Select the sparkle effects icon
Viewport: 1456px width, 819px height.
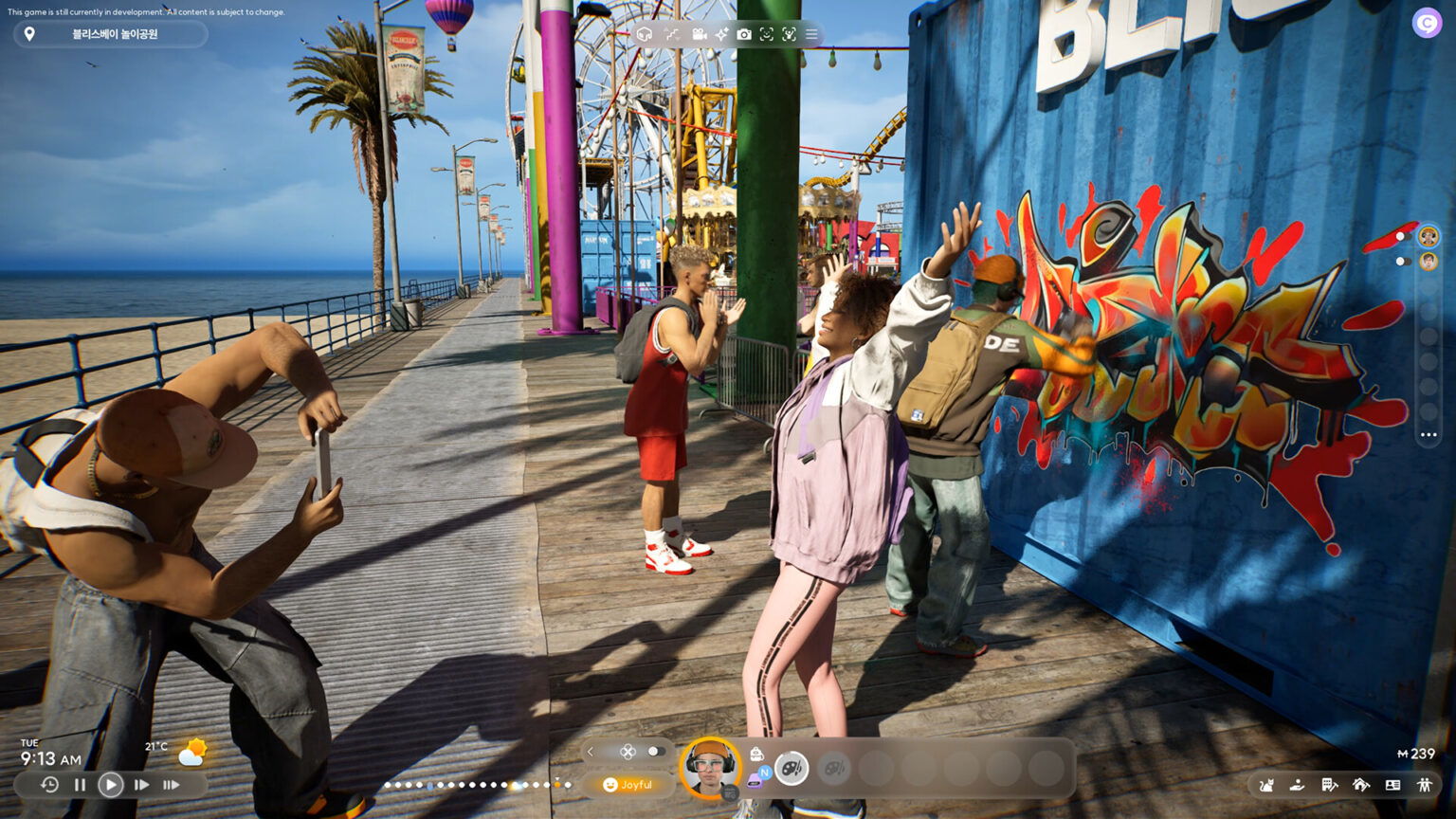[721, 34]
